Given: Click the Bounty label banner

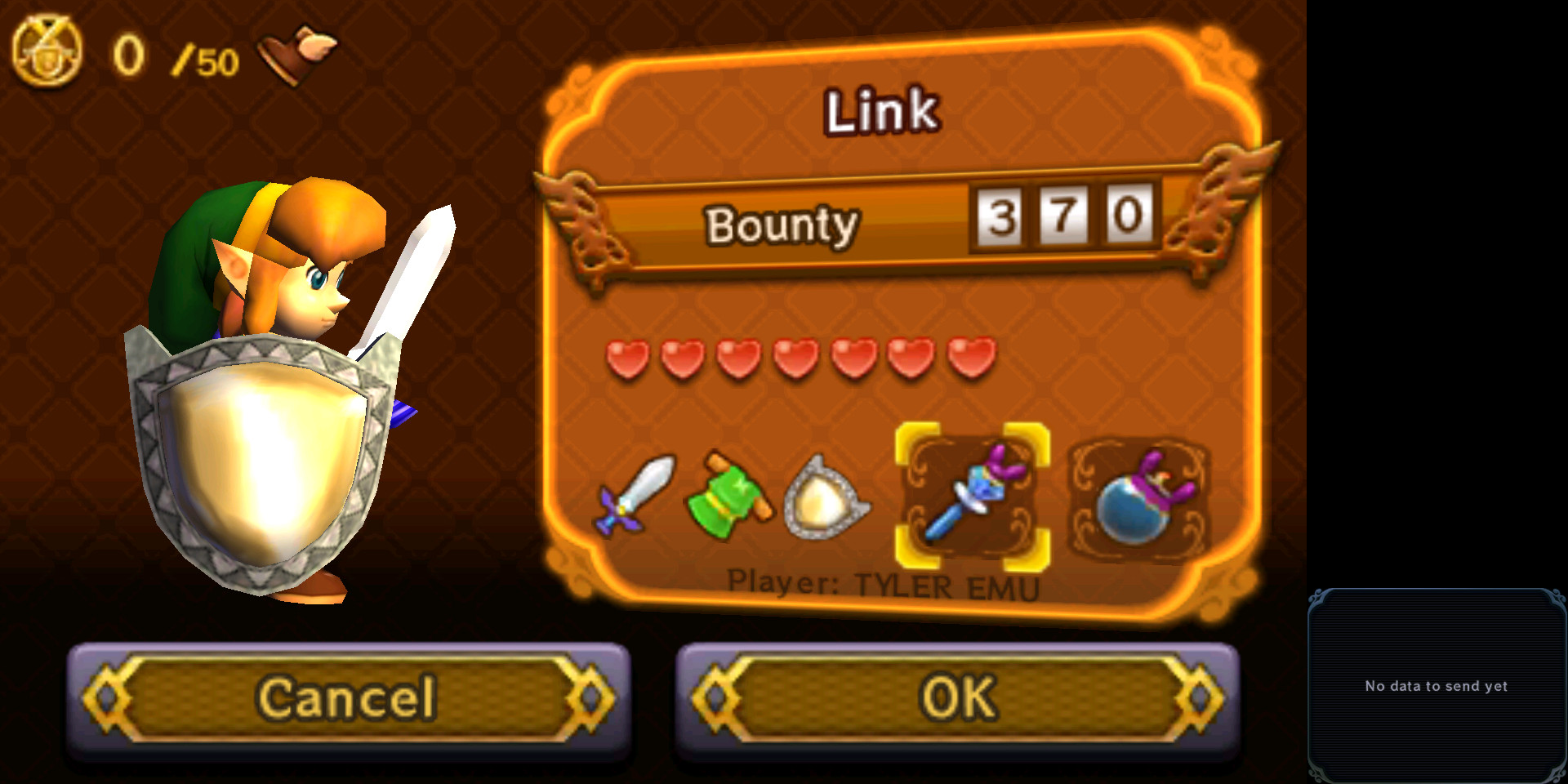Looking at the screenshot, I should pyautogui.click(x=782, y=226).
